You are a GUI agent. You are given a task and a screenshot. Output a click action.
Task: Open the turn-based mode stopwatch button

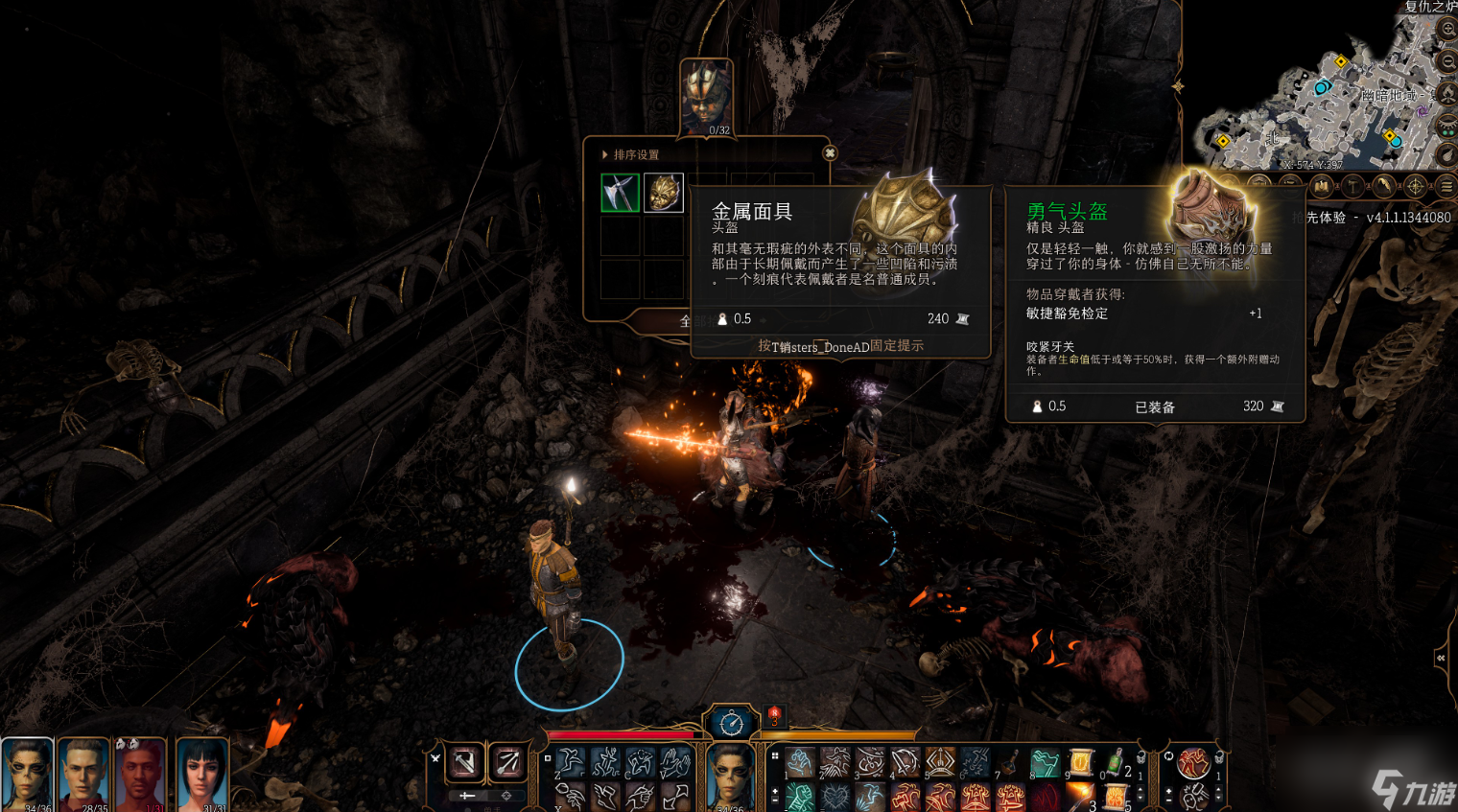[731, 723]
